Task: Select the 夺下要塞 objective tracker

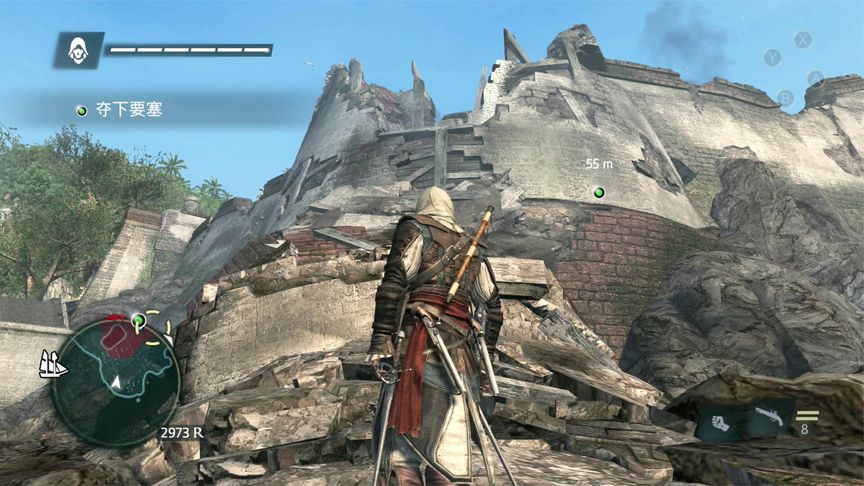Action: pyautogui.click(x=120, y=109)
